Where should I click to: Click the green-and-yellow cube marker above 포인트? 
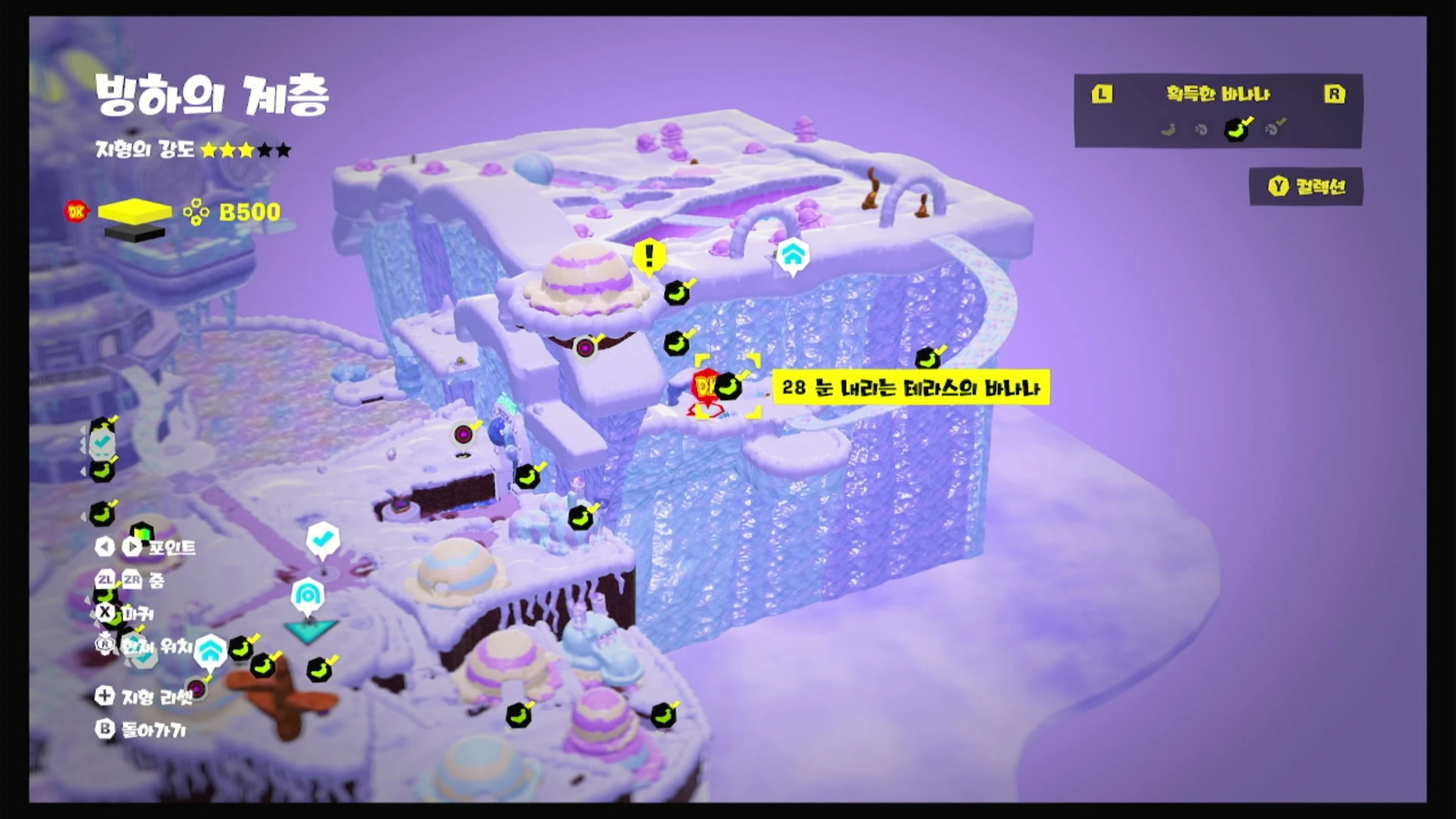141,533
